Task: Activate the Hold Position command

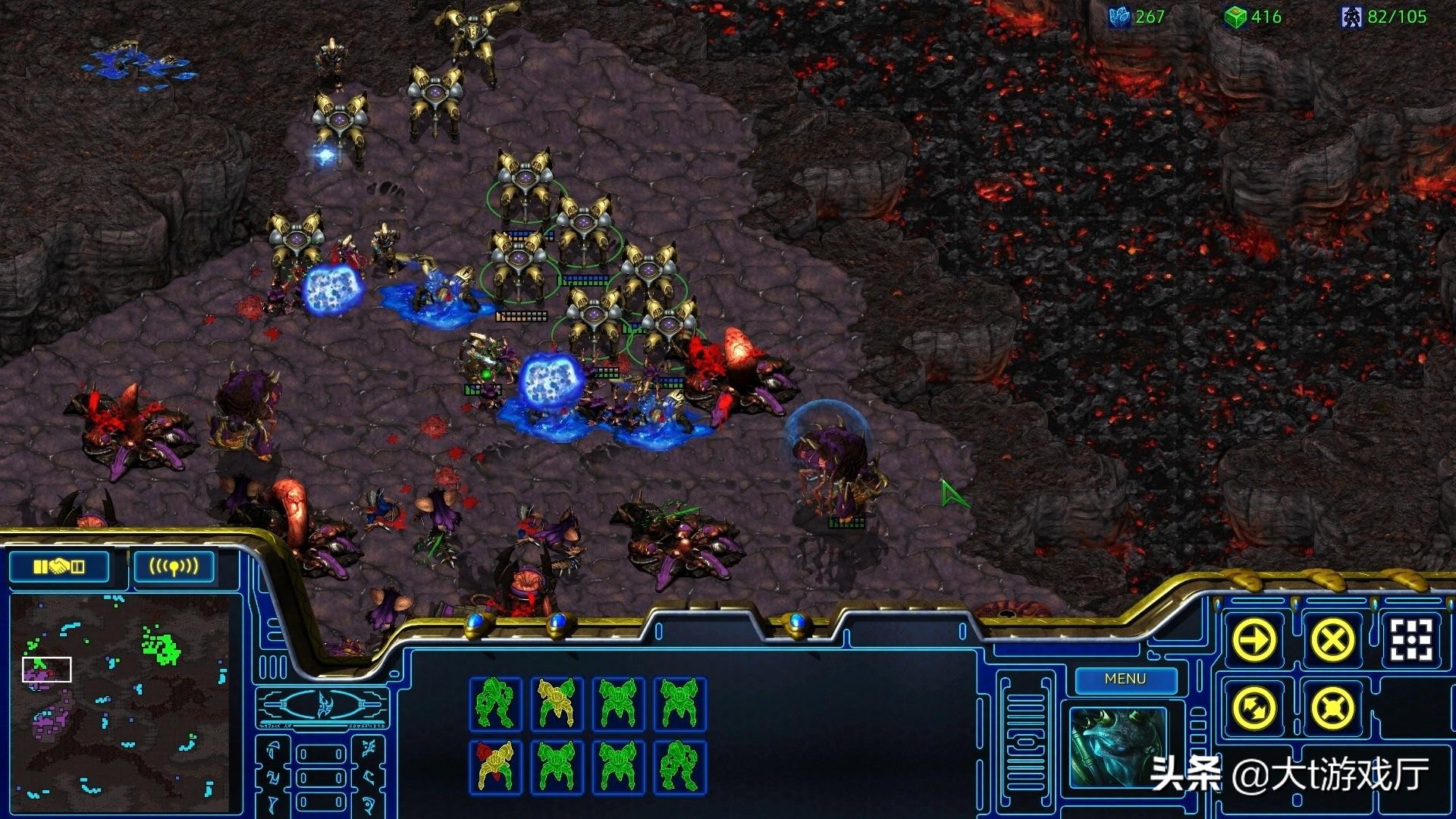Action: (x=1332, y=709)
